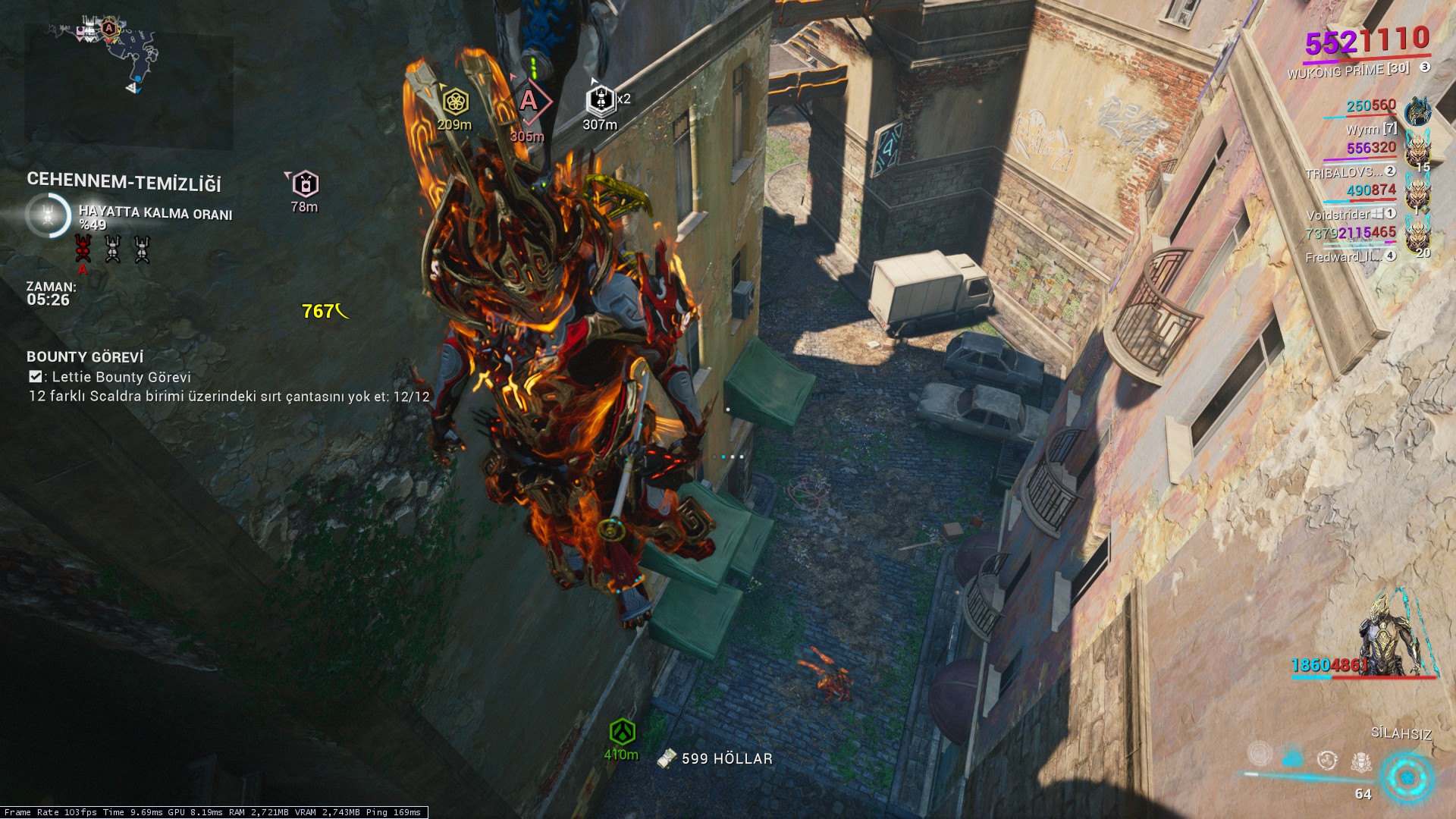The image size is (1456, 819).
Task: Click the glowing blue energy orb
Action: 1407,778
